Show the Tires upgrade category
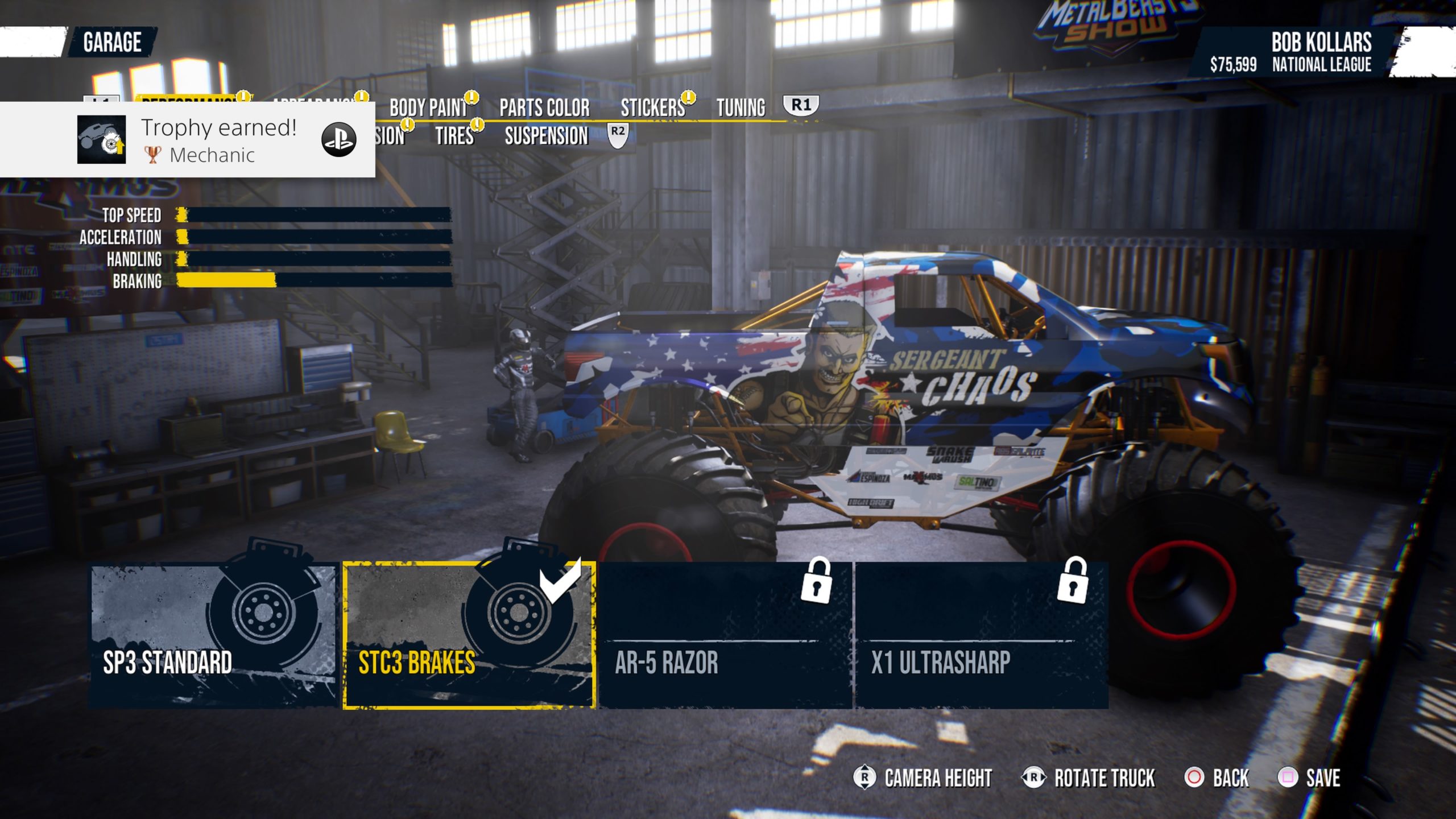 [454, 136]
